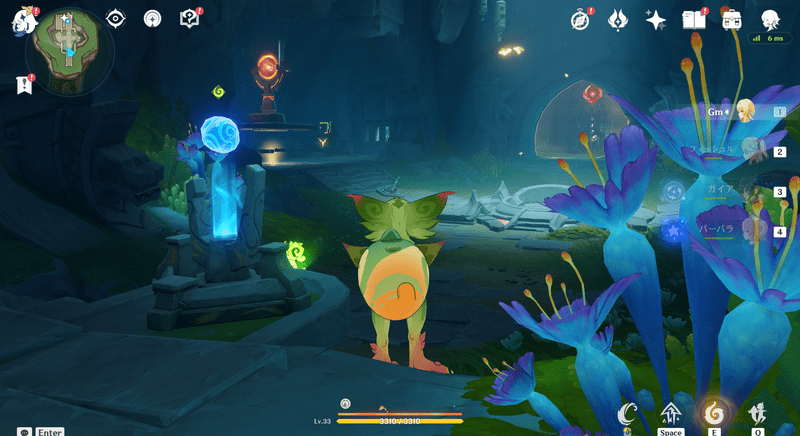Switch to ガイア in party slot 3
The height and width of the screenshot is (436, 800).
[744, 192]
